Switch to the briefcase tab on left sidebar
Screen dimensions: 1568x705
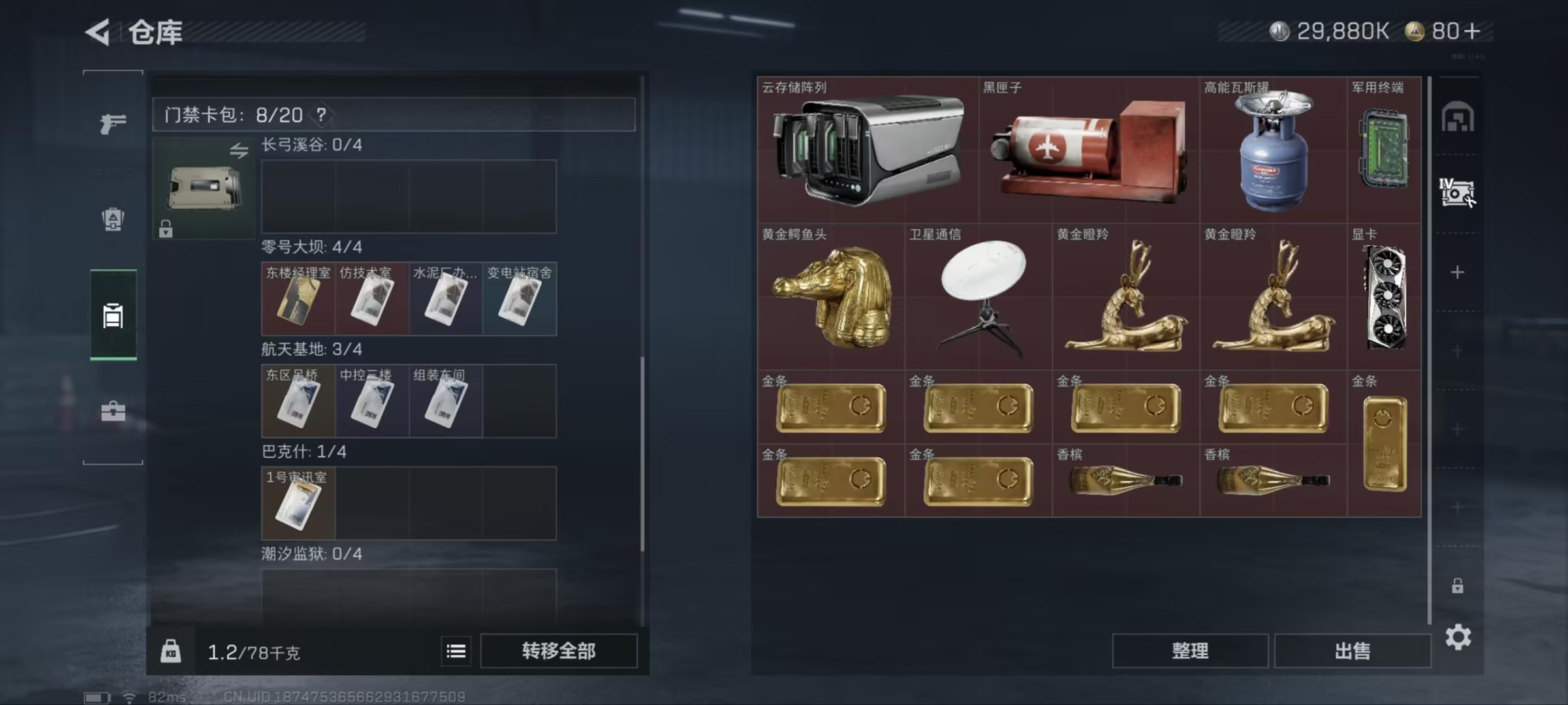tap(112, 411)
